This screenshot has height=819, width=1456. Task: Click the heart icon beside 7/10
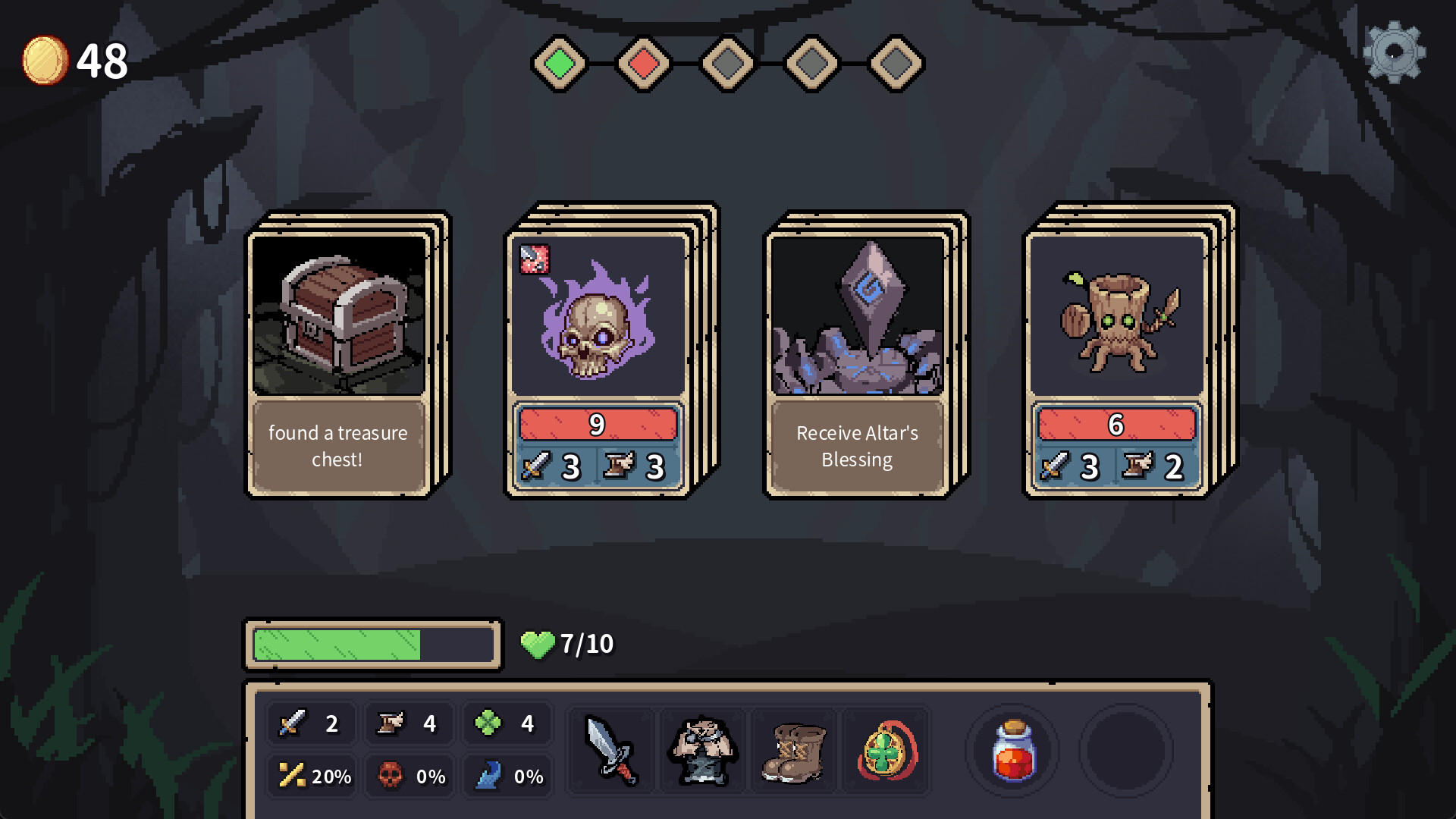[540, 645]
